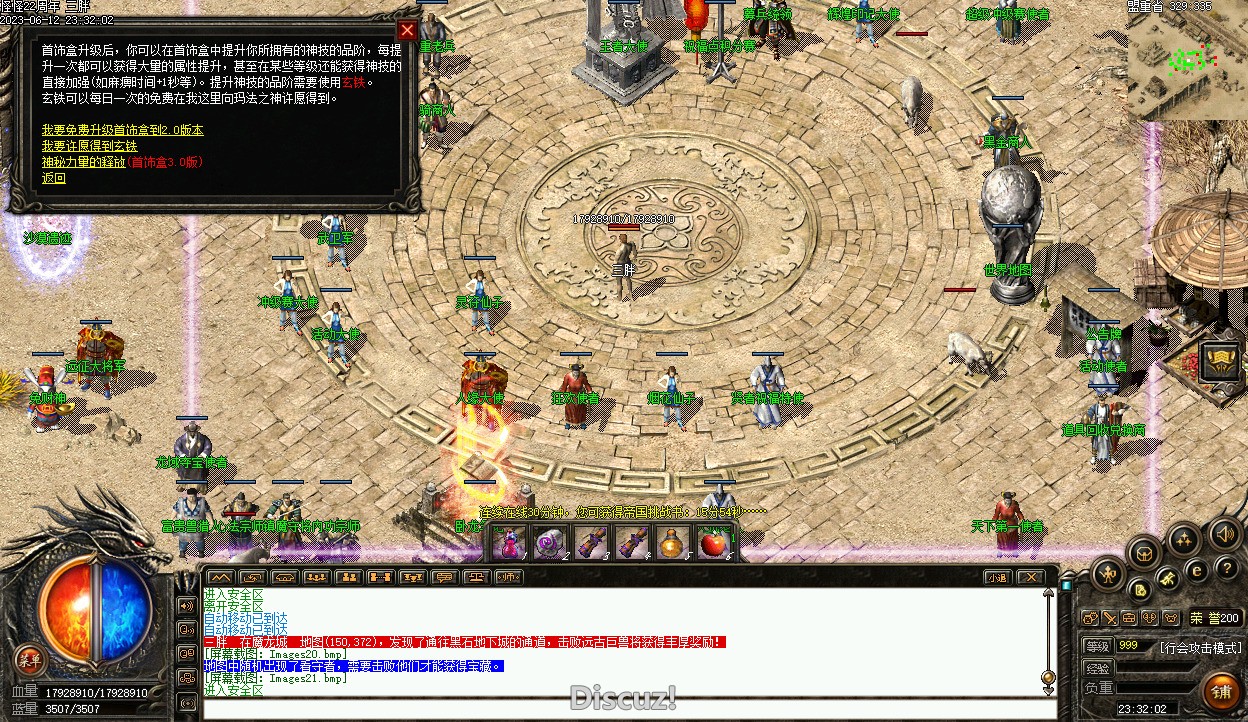Select the golden flask in hotbar slot 5

pyautogui.click(x=672, y=543)
